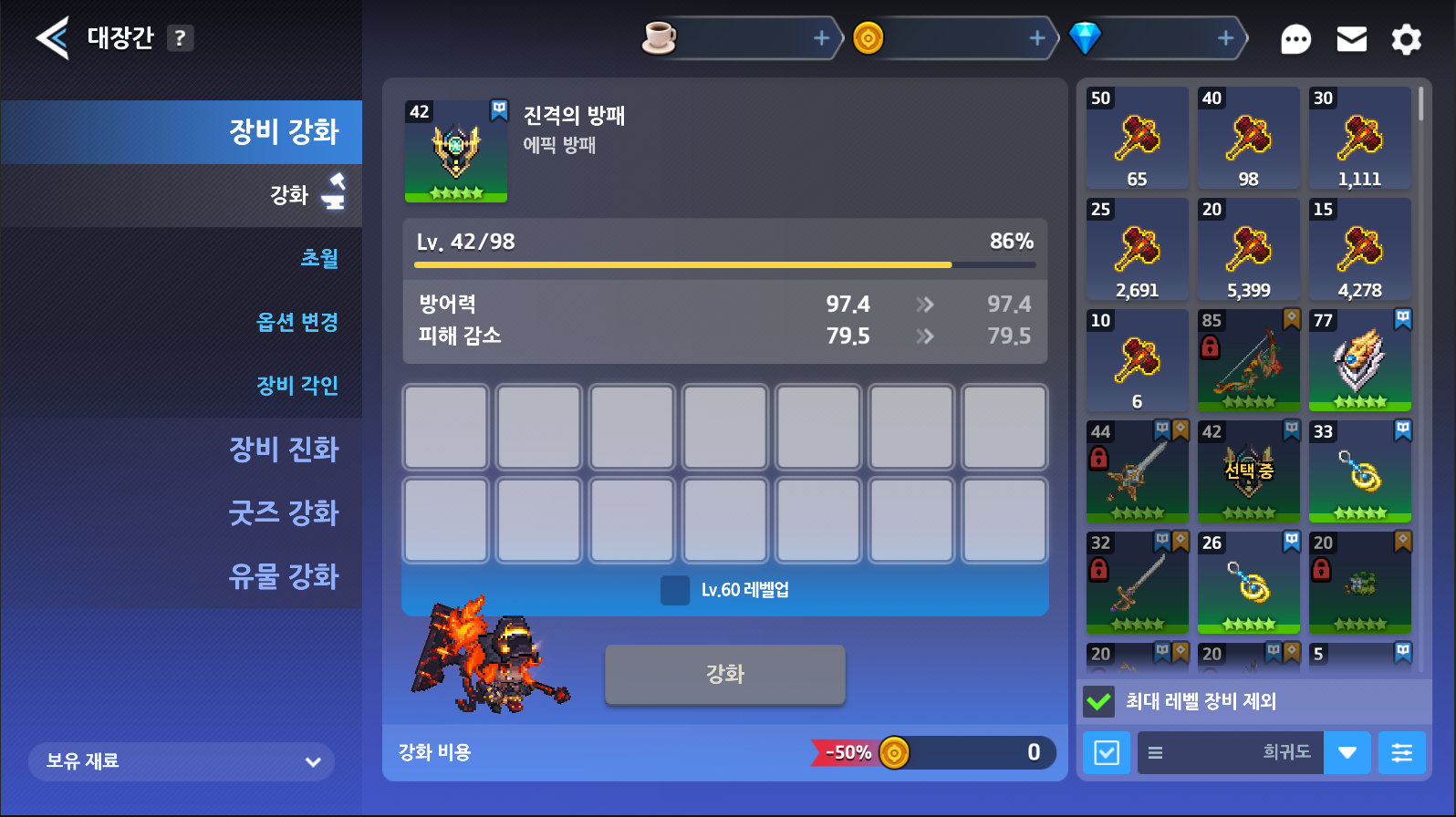Open the 희귀도 sort dropdown

1347,753
